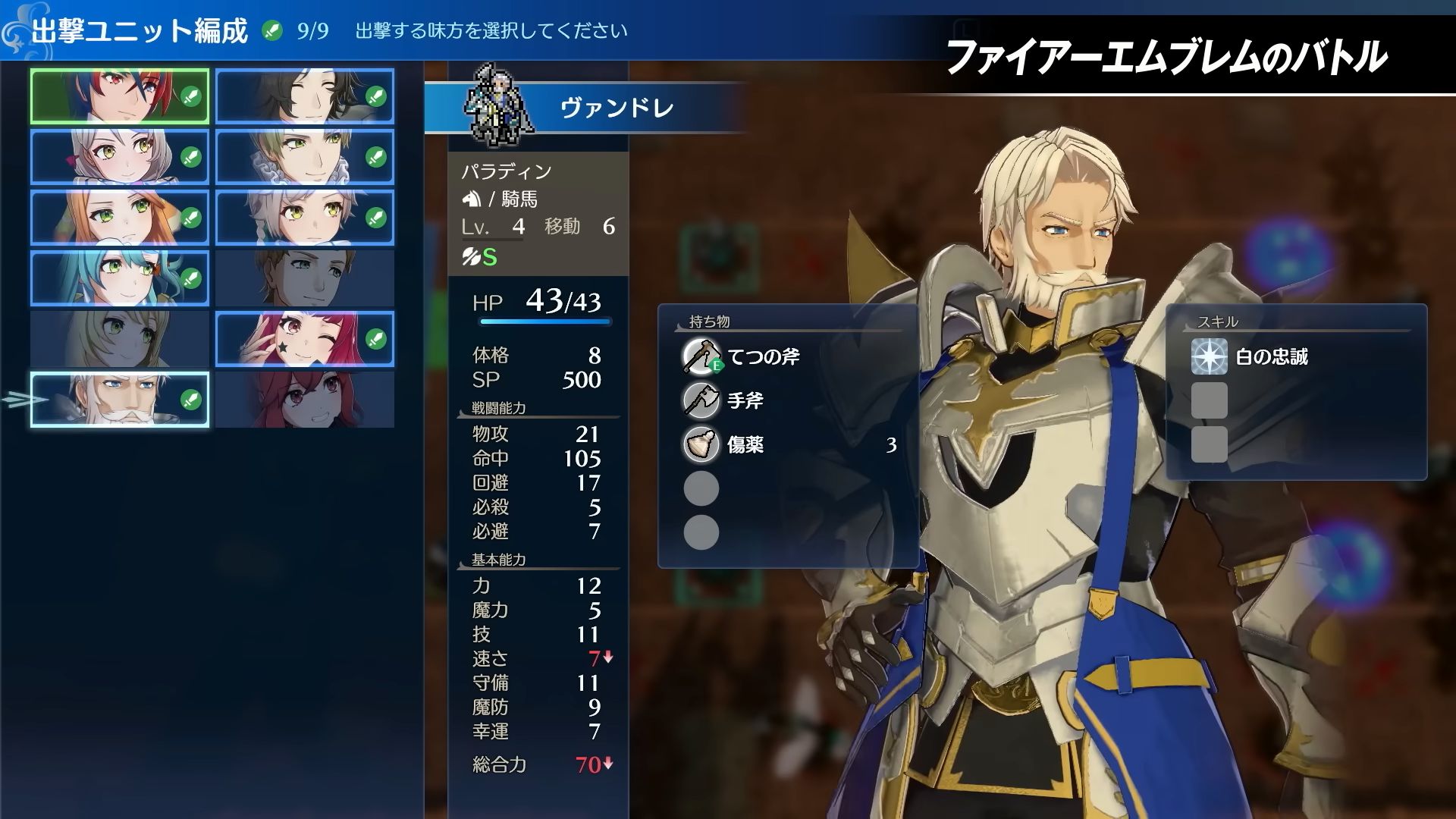Select the 手斧 hand axe item
The width and height of the screenshot is (1456, 819).
[x=745, y=400]
